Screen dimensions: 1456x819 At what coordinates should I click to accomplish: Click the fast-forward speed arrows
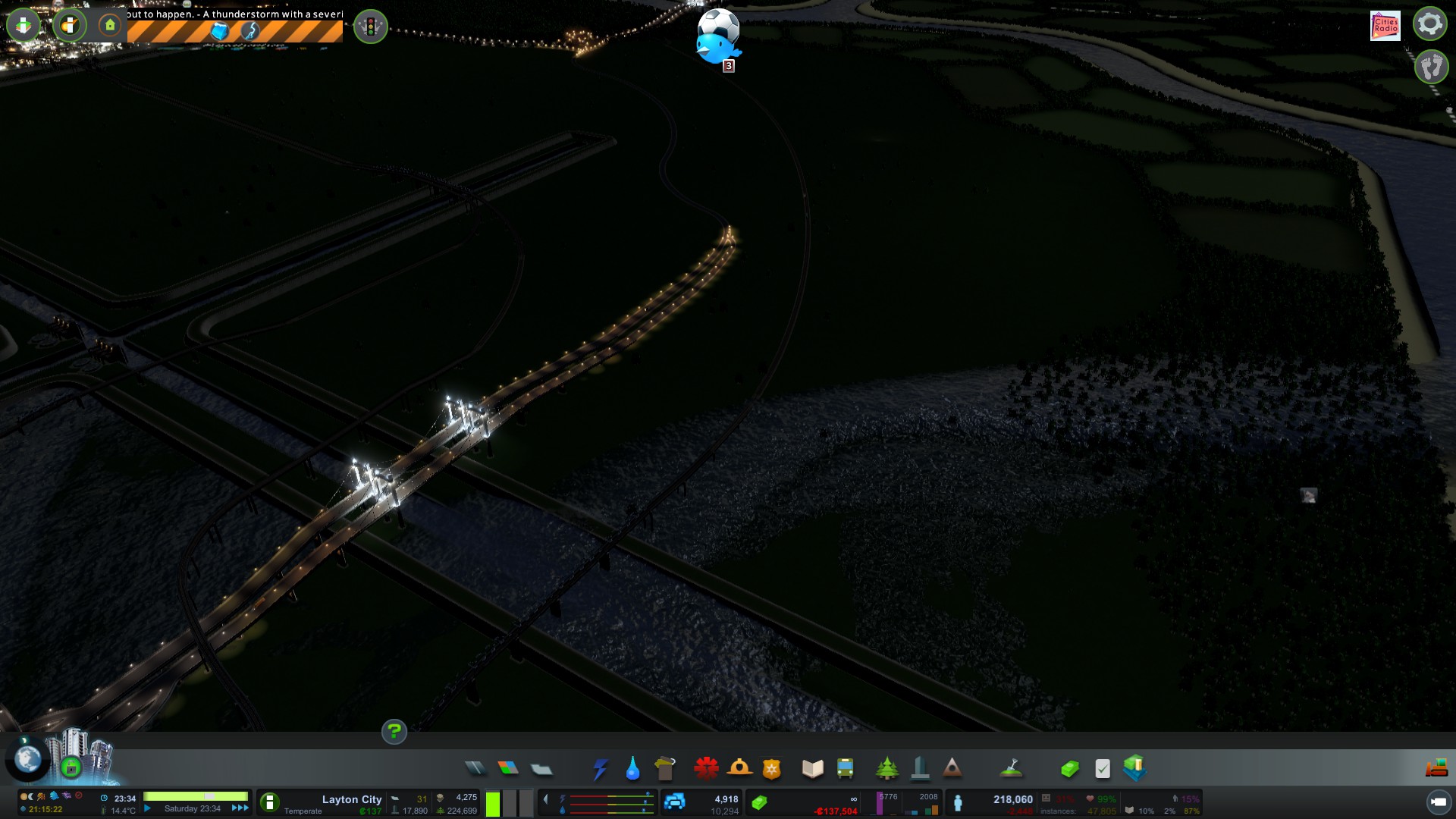coord(240,808)
